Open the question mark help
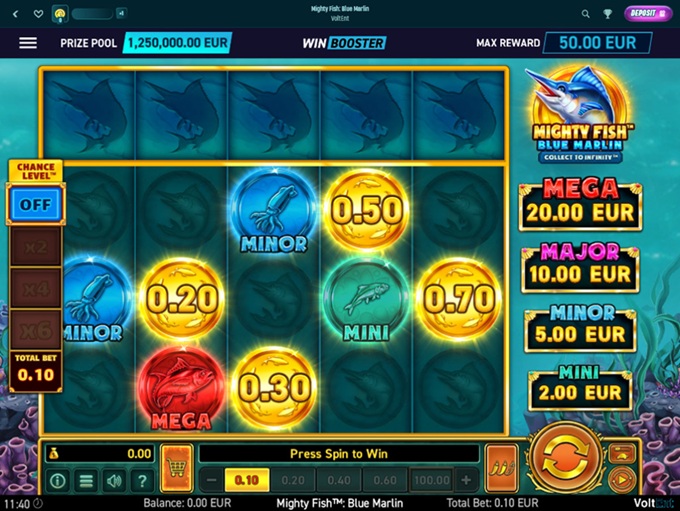Screen dimensions: 680x511 pyautogui.click(x=143, y=481)
